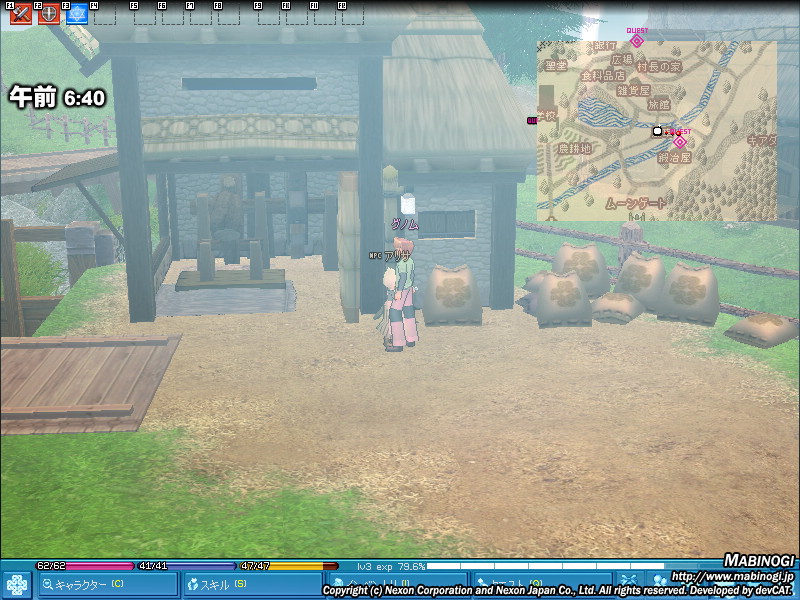
Task: Click the quest marker near 鍛冶屋 on the minimap
Action: click(679, 142)
